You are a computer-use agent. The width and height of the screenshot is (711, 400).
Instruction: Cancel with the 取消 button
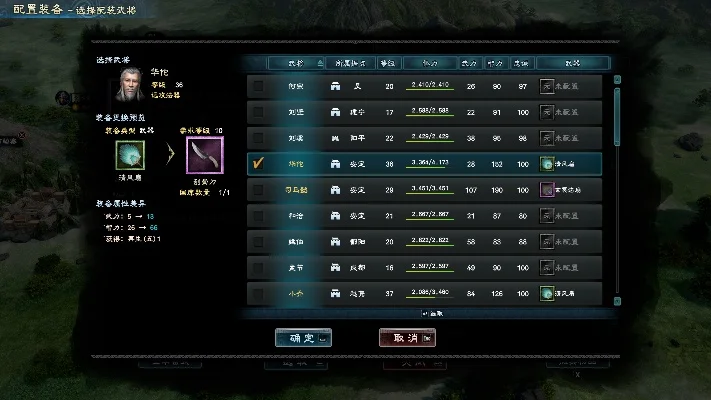(x=407, y=338)
